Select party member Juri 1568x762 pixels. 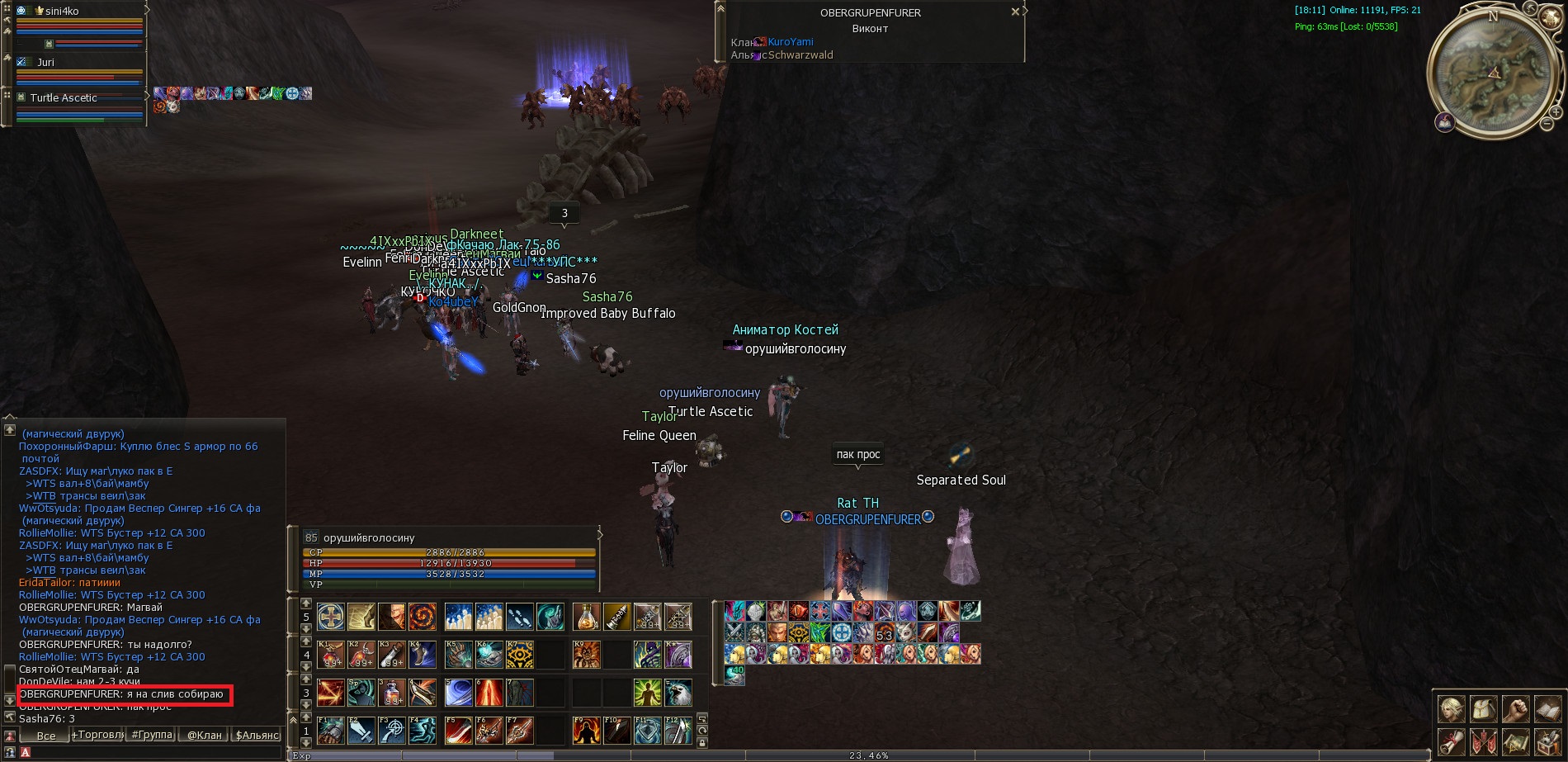click(x=46, y=62)
